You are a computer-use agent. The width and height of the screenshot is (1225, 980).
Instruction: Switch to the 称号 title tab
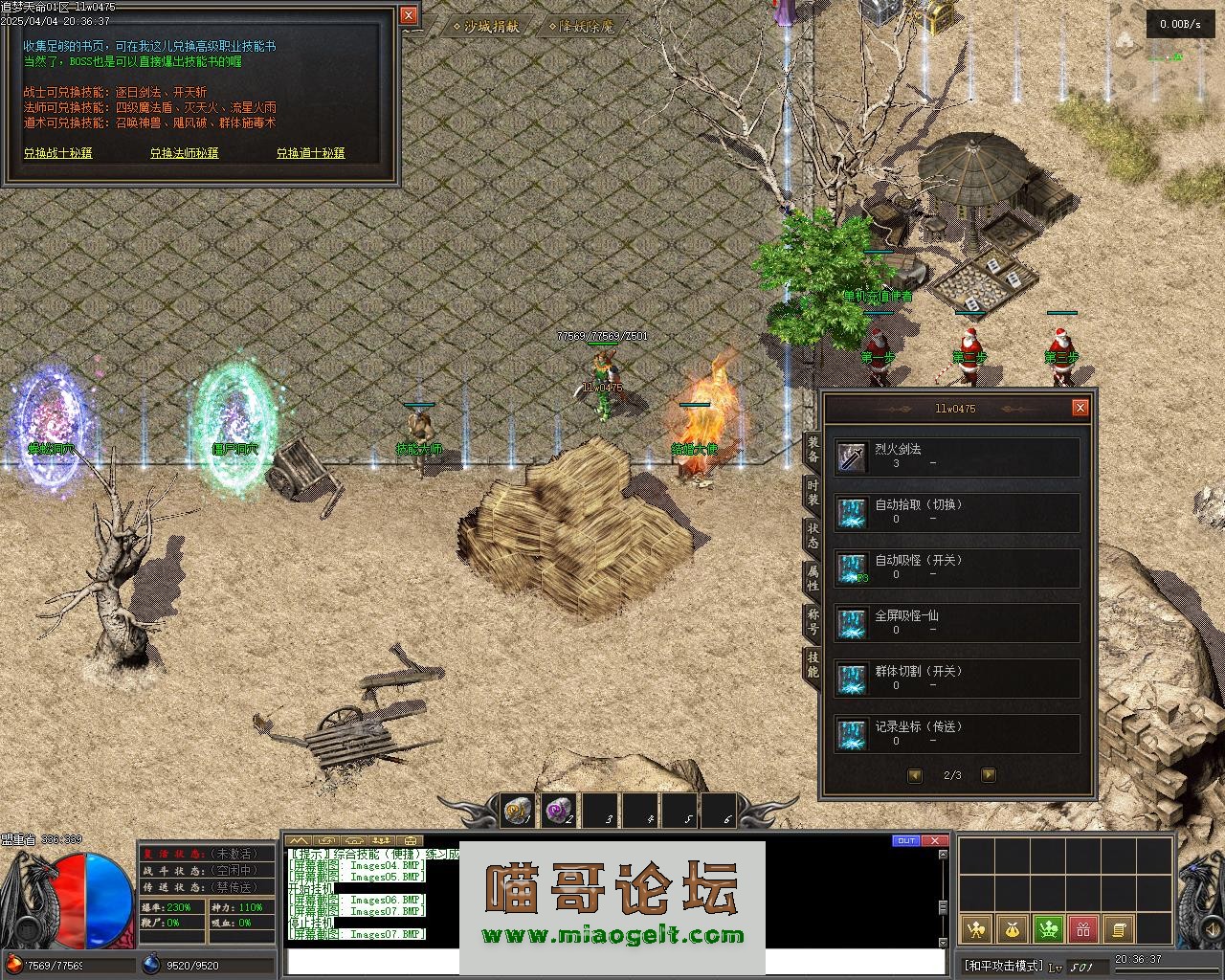813,621
